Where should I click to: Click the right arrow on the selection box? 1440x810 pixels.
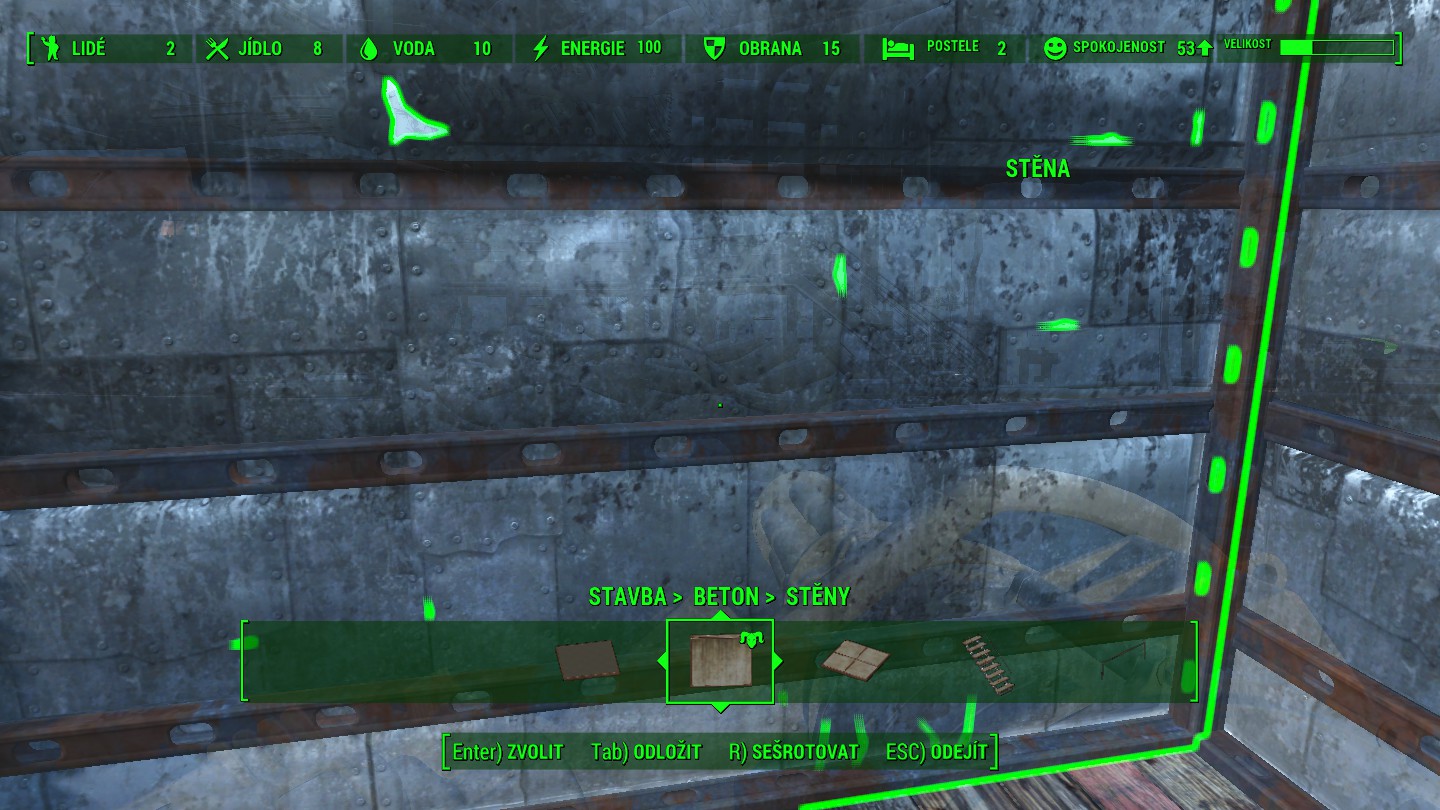tap(778, 661)
